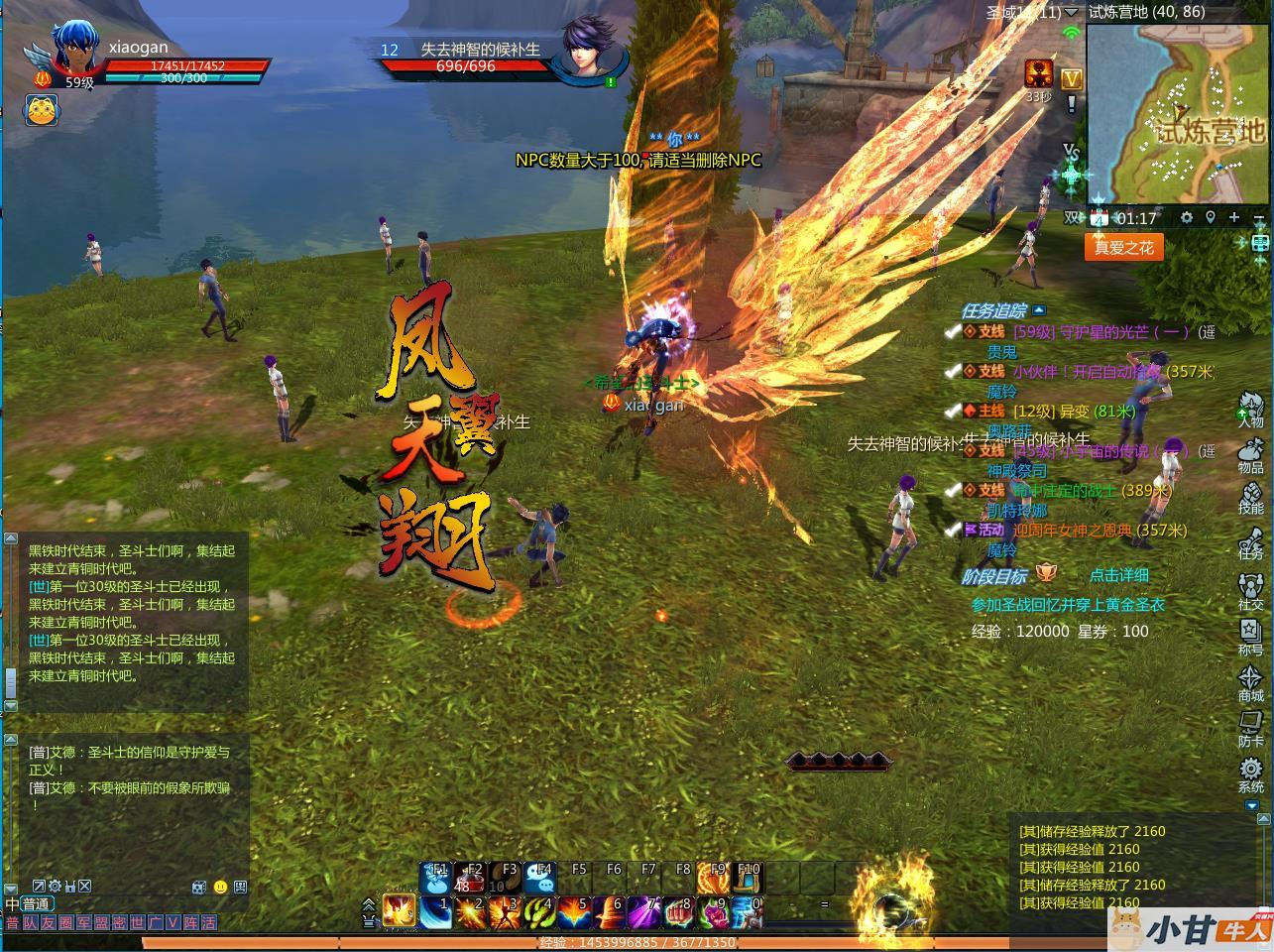This screenshot has width=1274, height=952.
Task: Open the 商城 shop
Action: tap(1250, 683)
